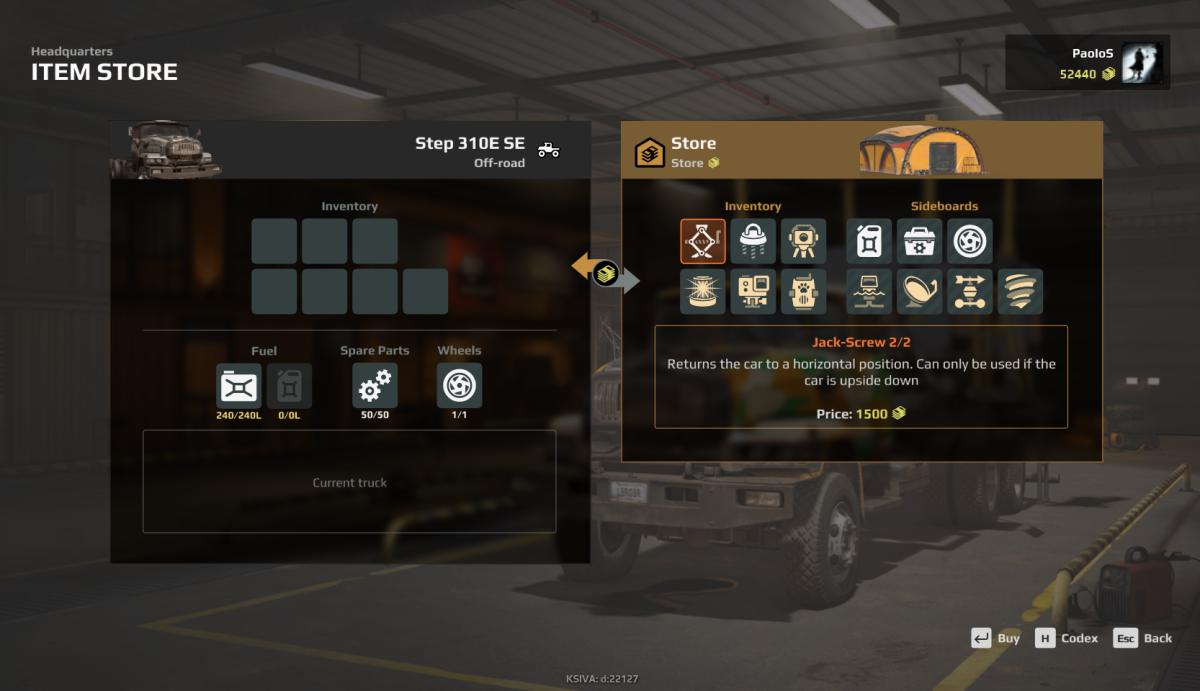Select the action camera store item
1200x691 pixels.
pyautogui.click(x=753, y=291)
